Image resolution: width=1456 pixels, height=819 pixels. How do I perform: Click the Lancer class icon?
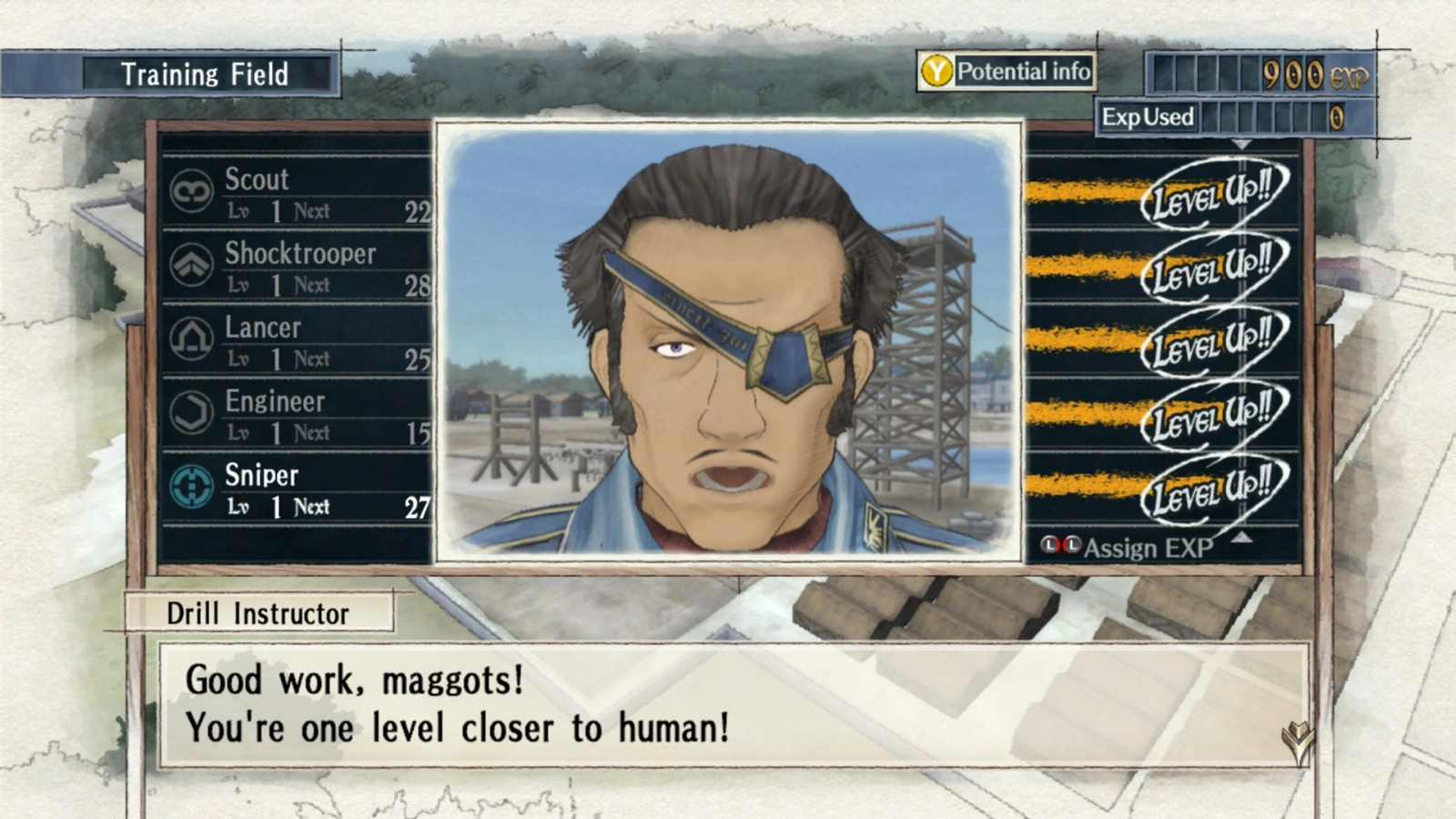coord(192,339)
